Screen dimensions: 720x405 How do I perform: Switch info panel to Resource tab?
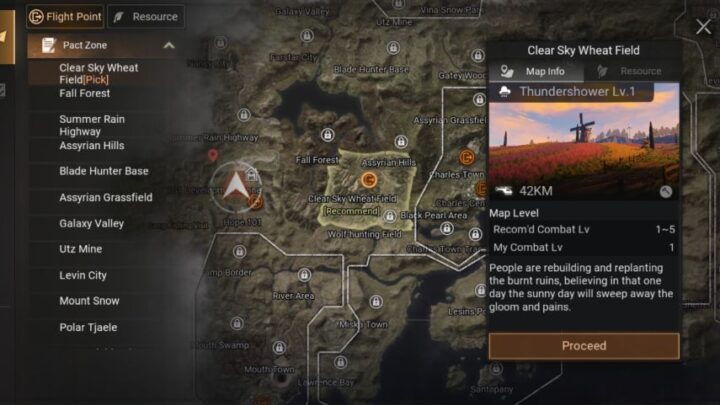click(x=630, y=71)
